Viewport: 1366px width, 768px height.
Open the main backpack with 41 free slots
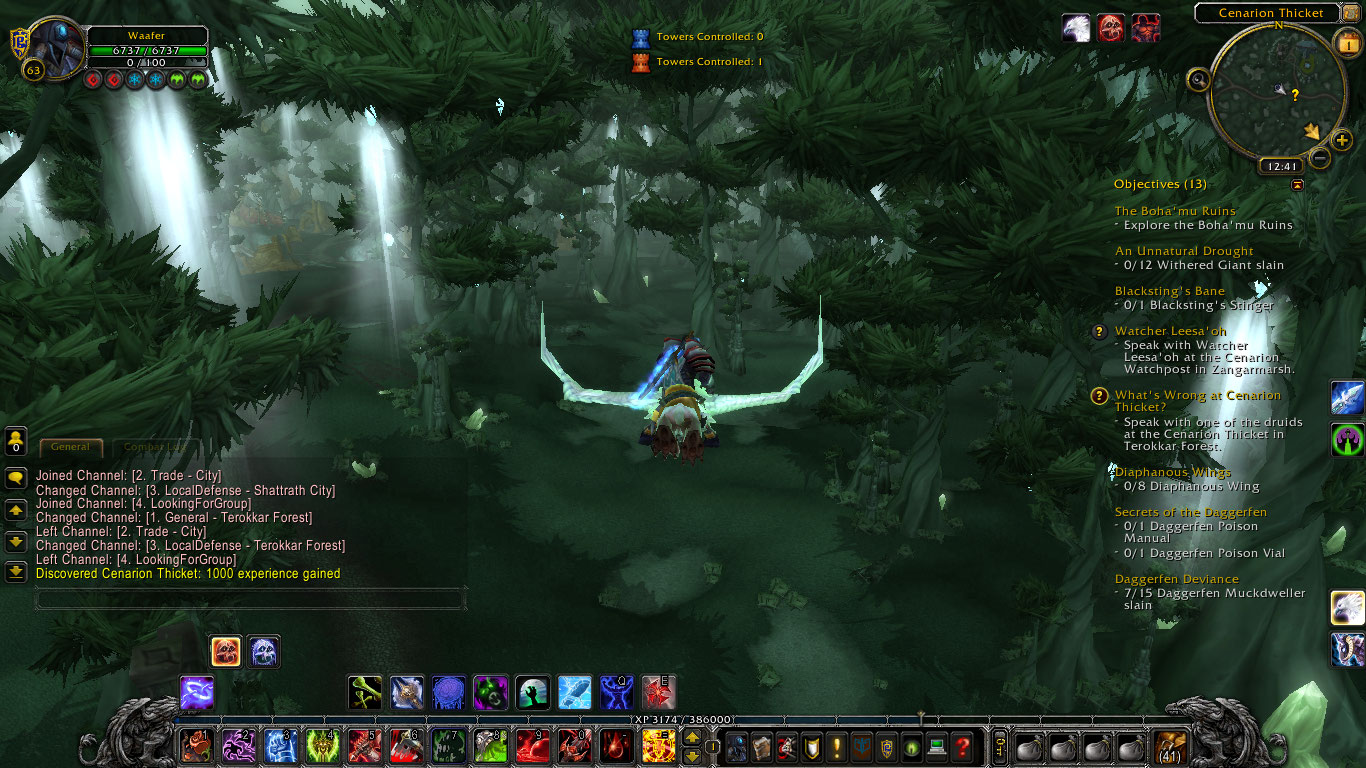(1170, 747)
